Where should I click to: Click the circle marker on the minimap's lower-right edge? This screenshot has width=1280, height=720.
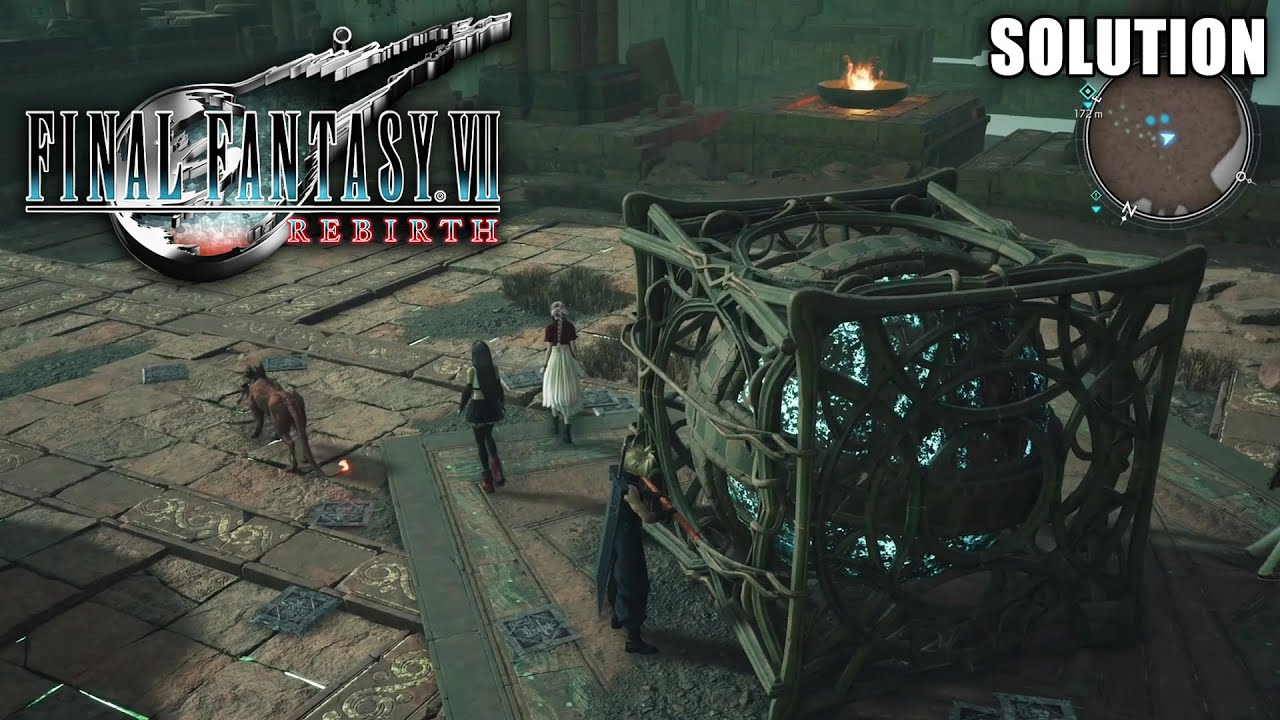pos(1240,176)
